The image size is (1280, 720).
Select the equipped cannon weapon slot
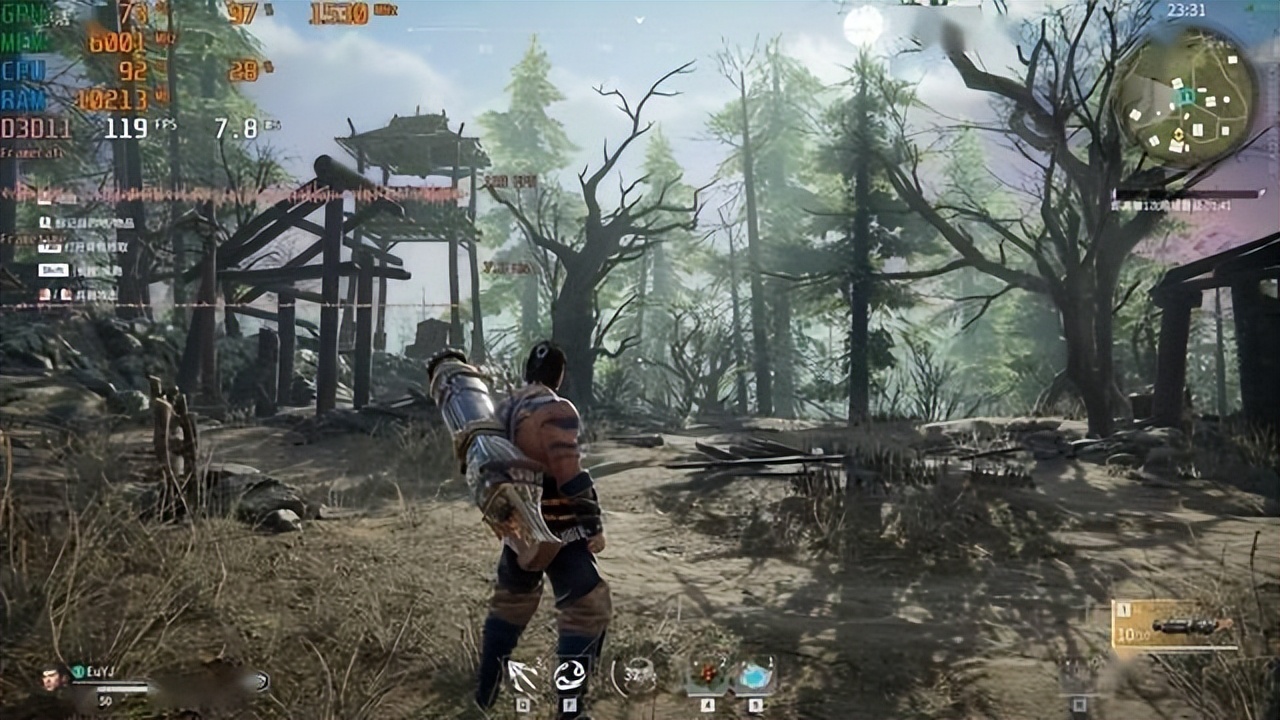tap(1176, 626)
